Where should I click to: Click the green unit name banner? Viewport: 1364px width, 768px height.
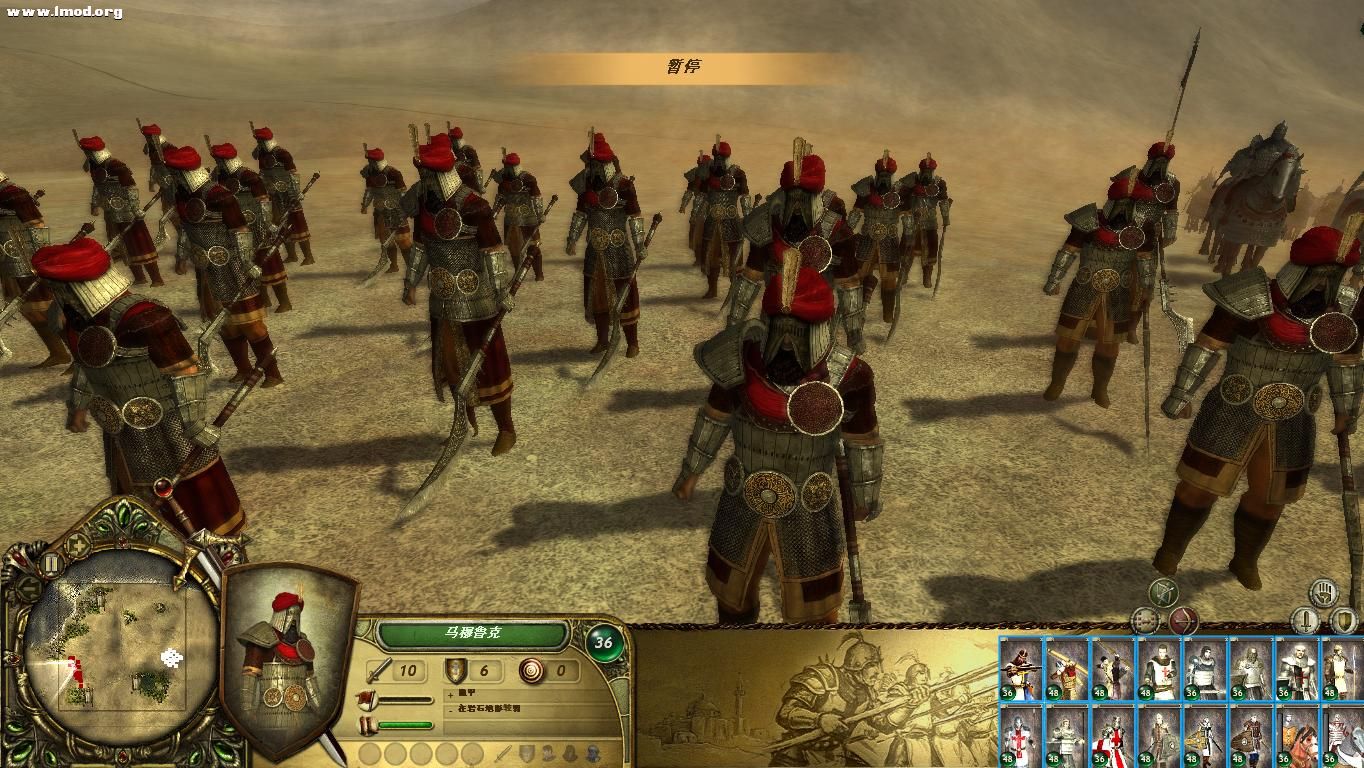coord(473,633)
